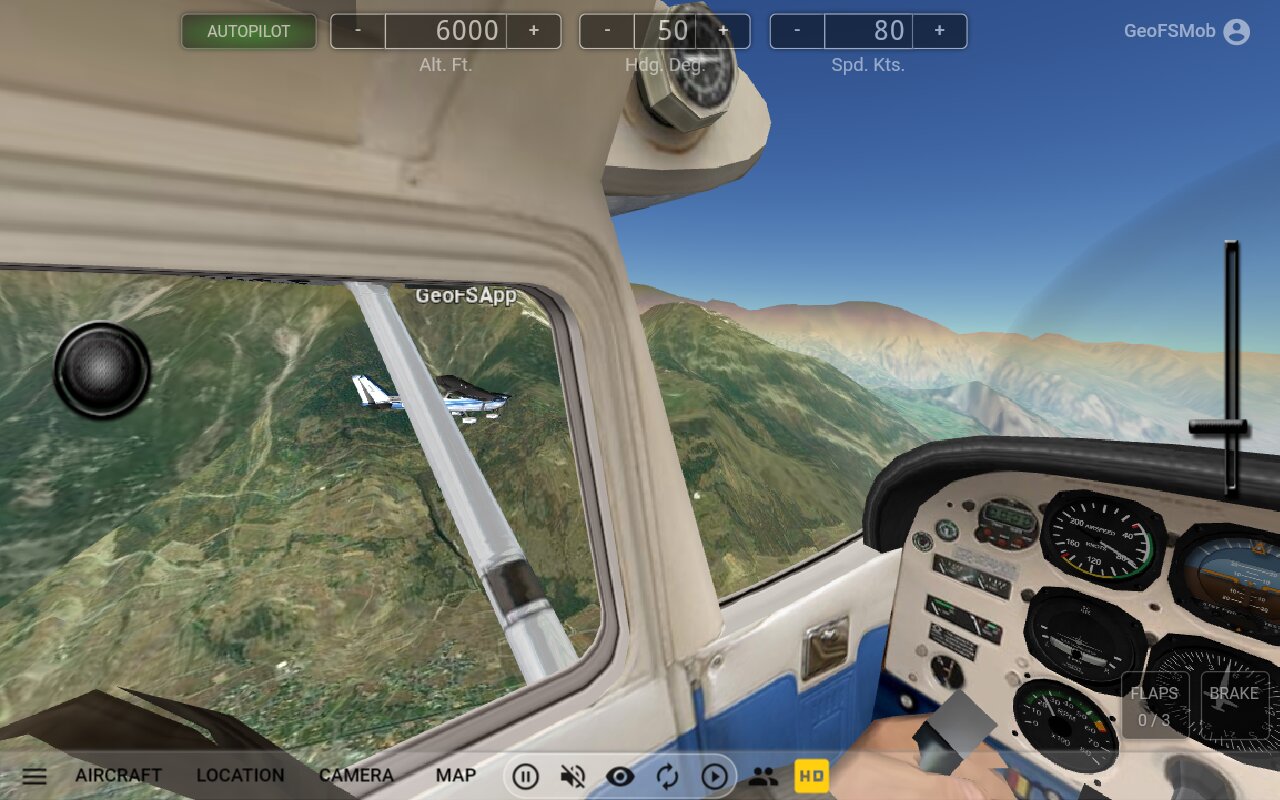This screenshot has height=800, width=1280.
Task: Open the AIRCRAFT menu
Action: pos(118,775)
